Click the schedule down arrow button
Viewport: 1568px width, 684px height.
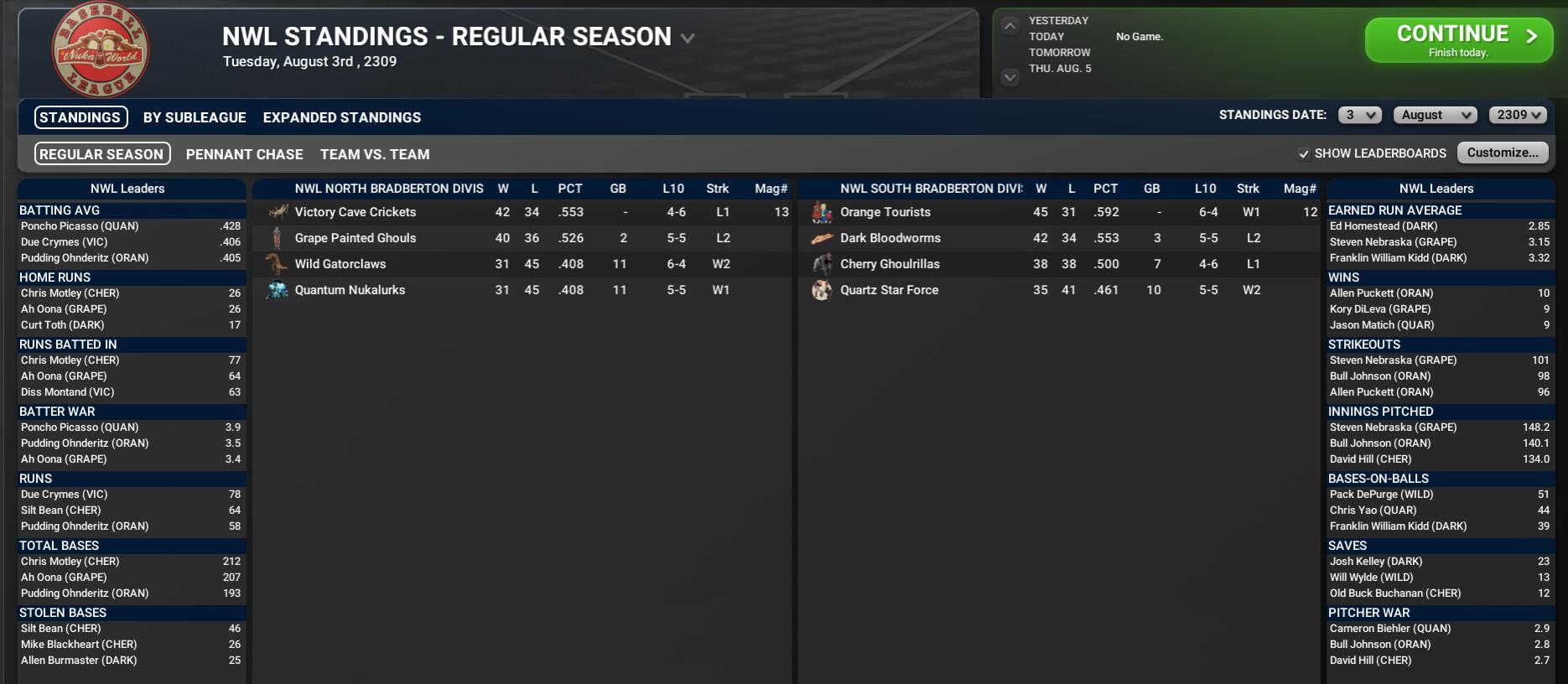click(x=1010, y=77)
